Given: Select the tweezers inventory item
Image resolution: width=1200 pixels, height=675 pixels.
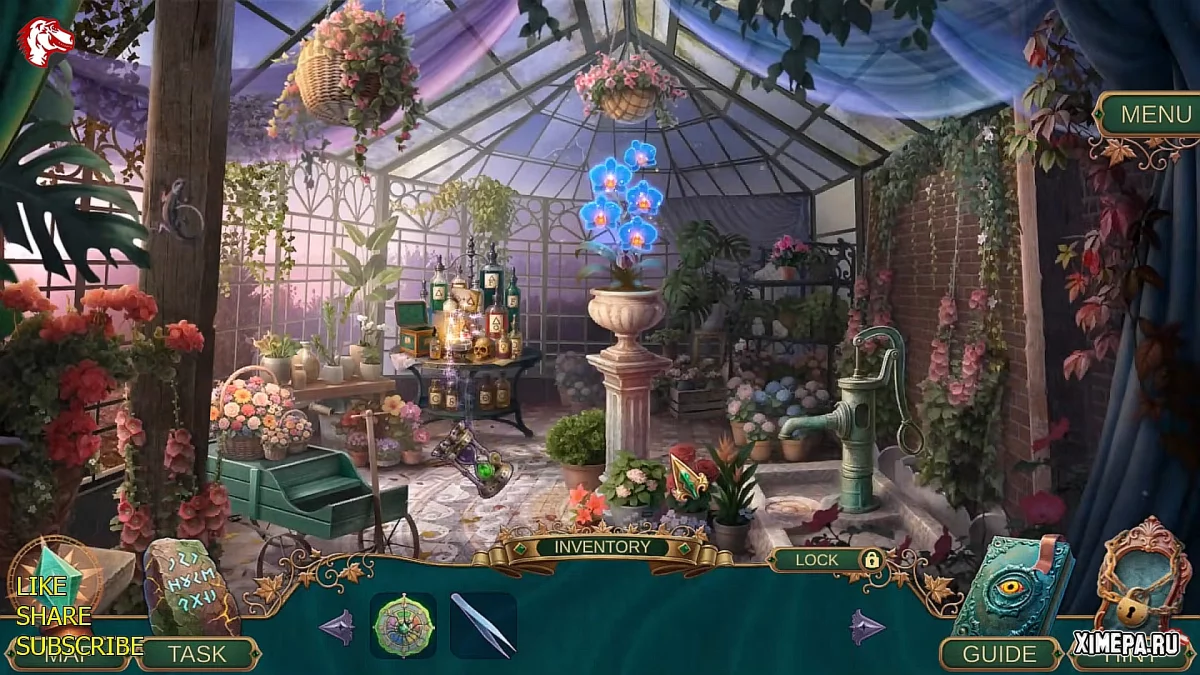Looking at the screenshot, I should pos(483,625).
